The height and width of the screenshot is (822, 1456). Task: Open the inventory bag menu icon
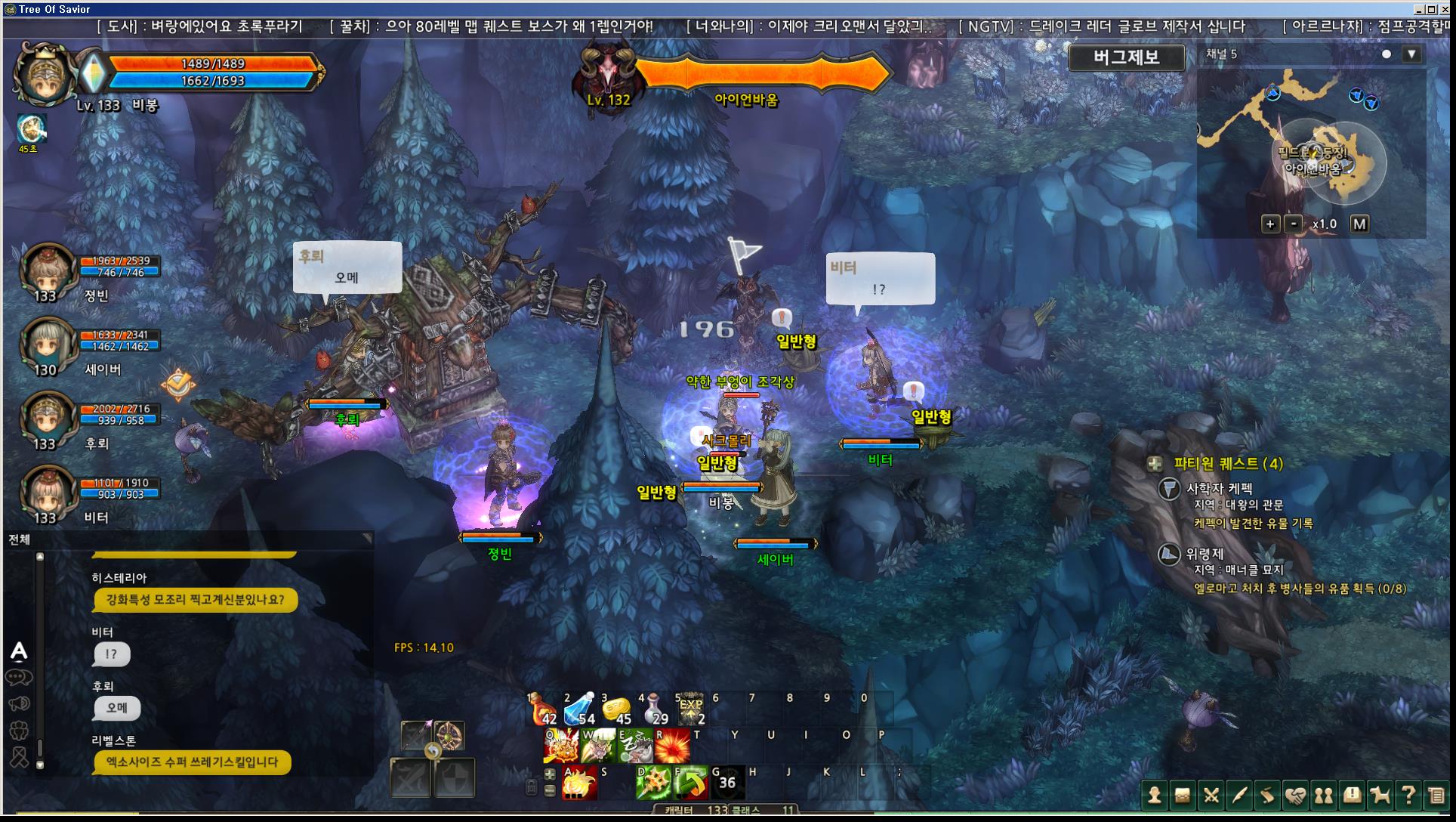click(x=1182, y=796)
